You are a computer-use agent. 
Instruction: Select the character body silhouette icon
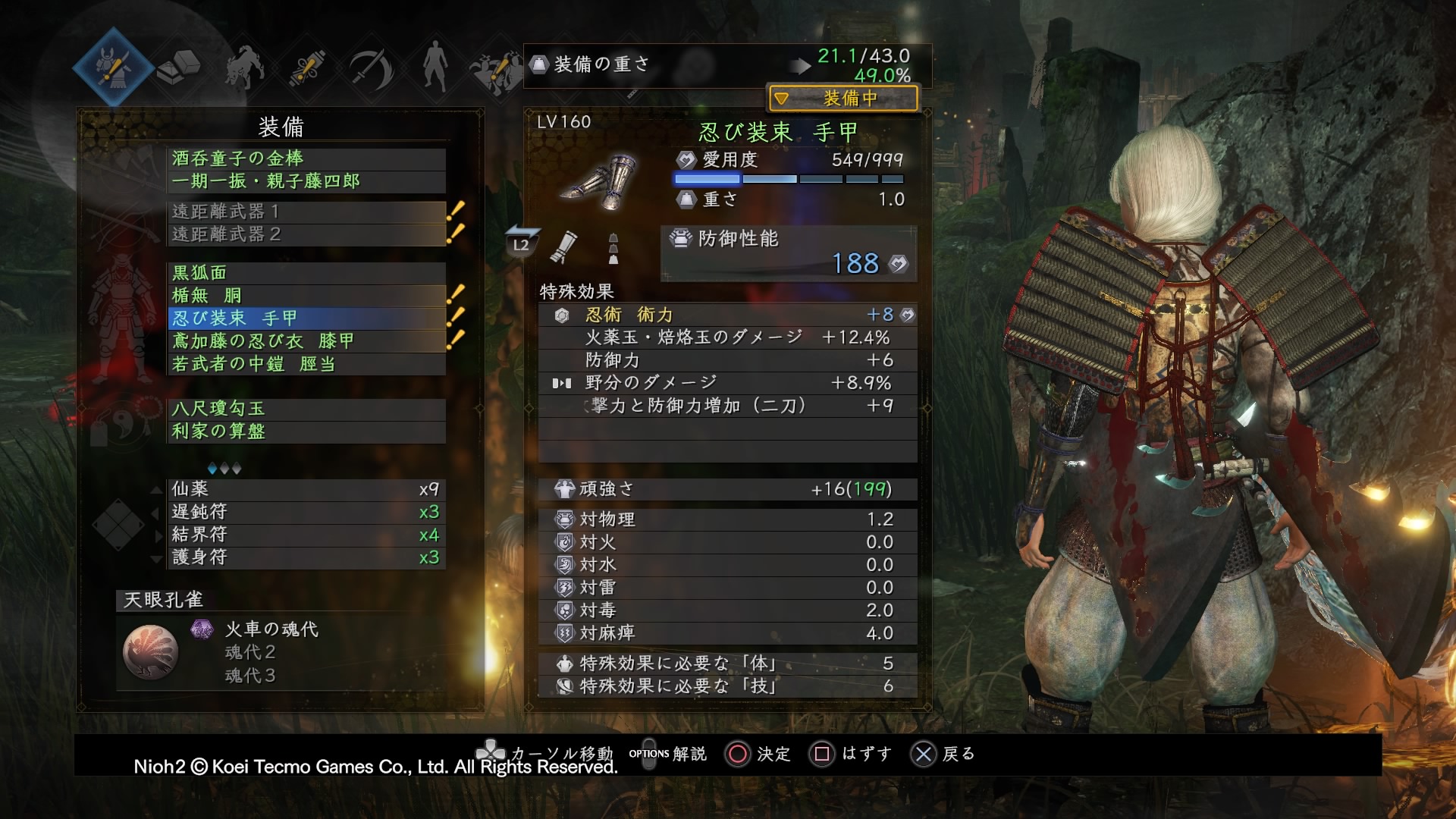tap(434, 67)
